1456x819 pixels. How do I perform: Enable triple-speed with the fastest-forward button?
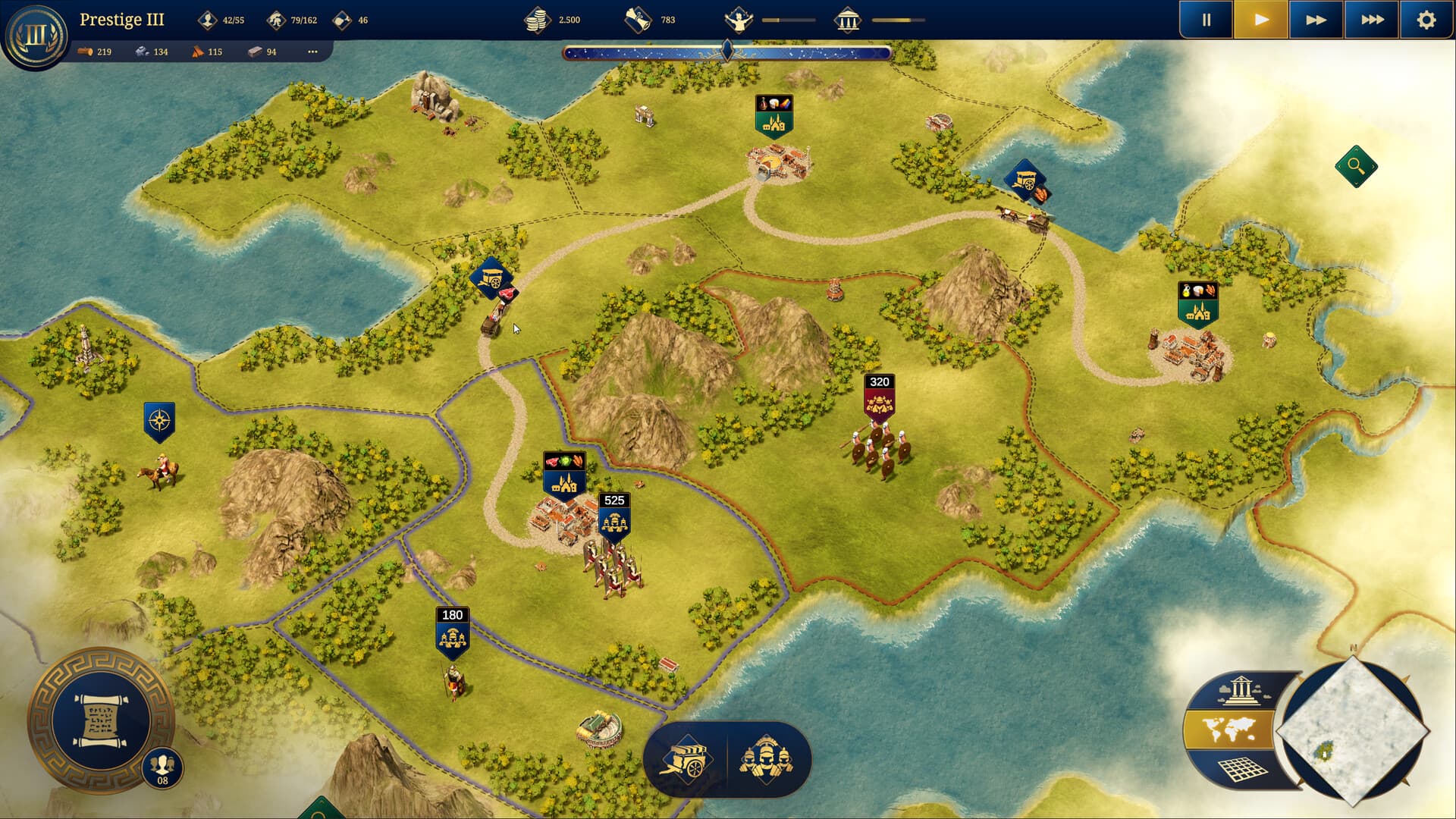coord(1371,20)
